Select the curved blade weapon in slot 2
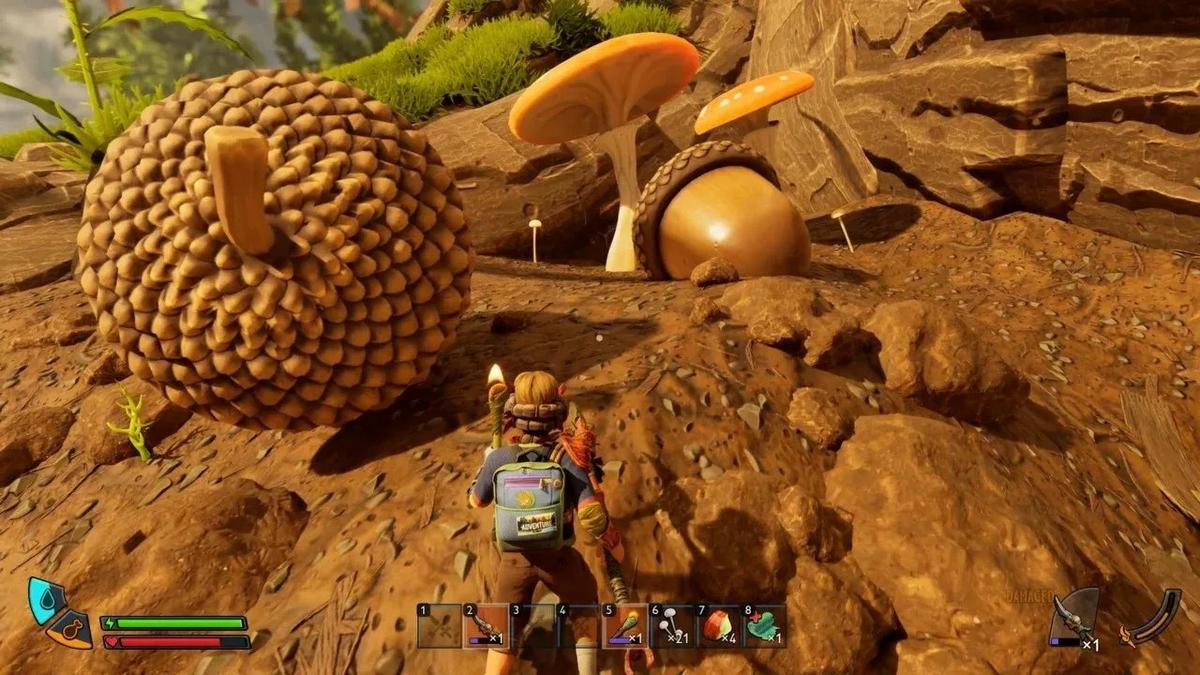Viewport: 1200px width, 675px height. pos(486,626)
